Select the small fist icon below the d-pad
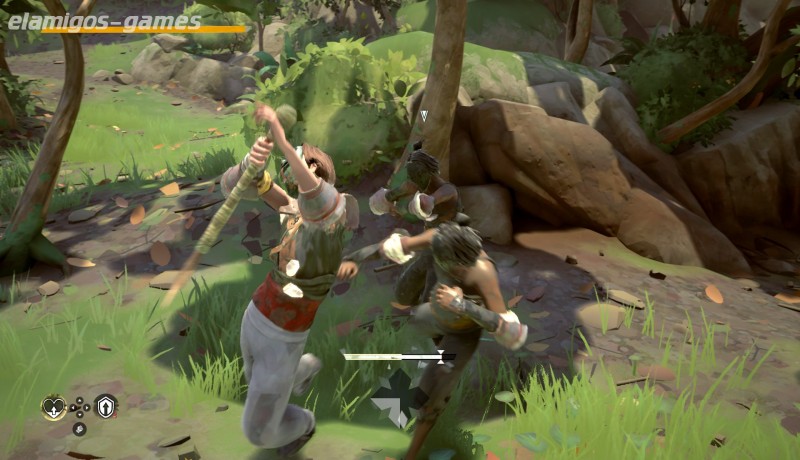 click(x=79, y=429)
